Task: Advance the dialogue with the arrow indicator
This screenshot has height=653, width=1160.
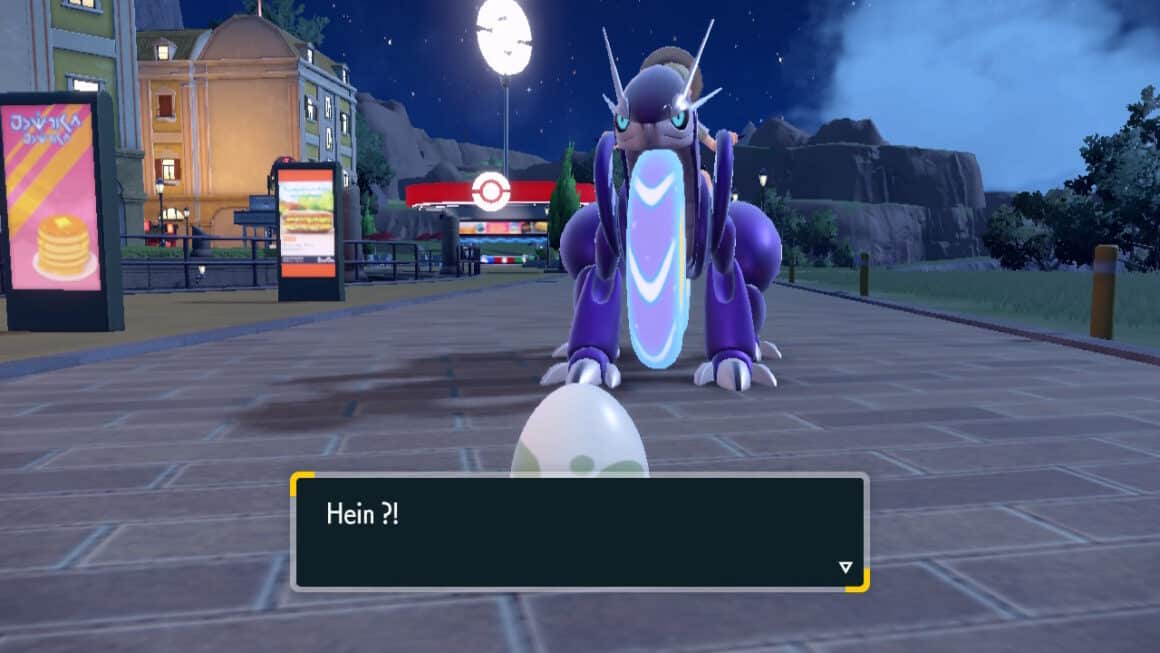Action: click(x=845, y=568)
